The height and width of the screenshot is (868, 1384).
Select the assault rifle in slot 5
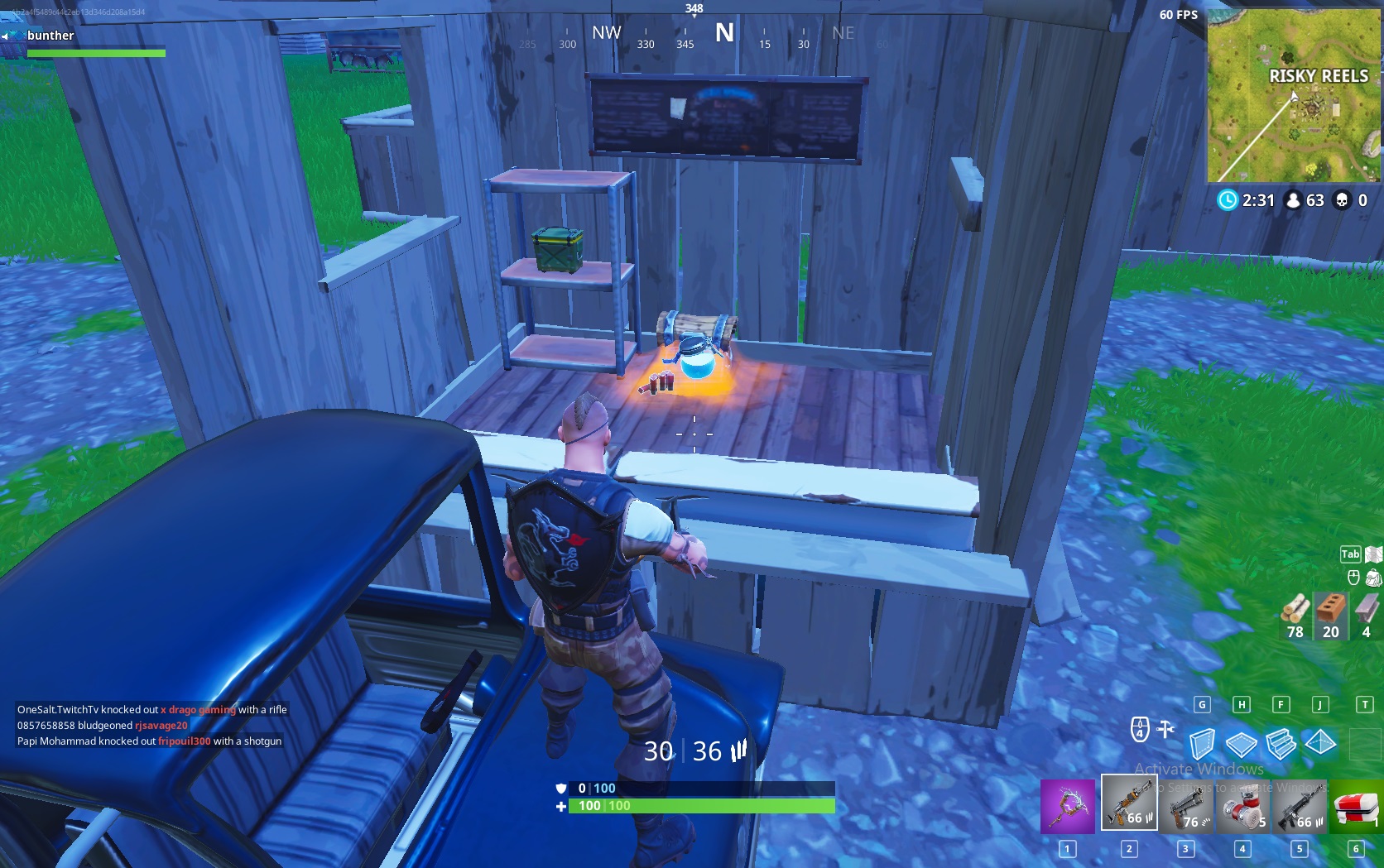[x=1298, y=807]
